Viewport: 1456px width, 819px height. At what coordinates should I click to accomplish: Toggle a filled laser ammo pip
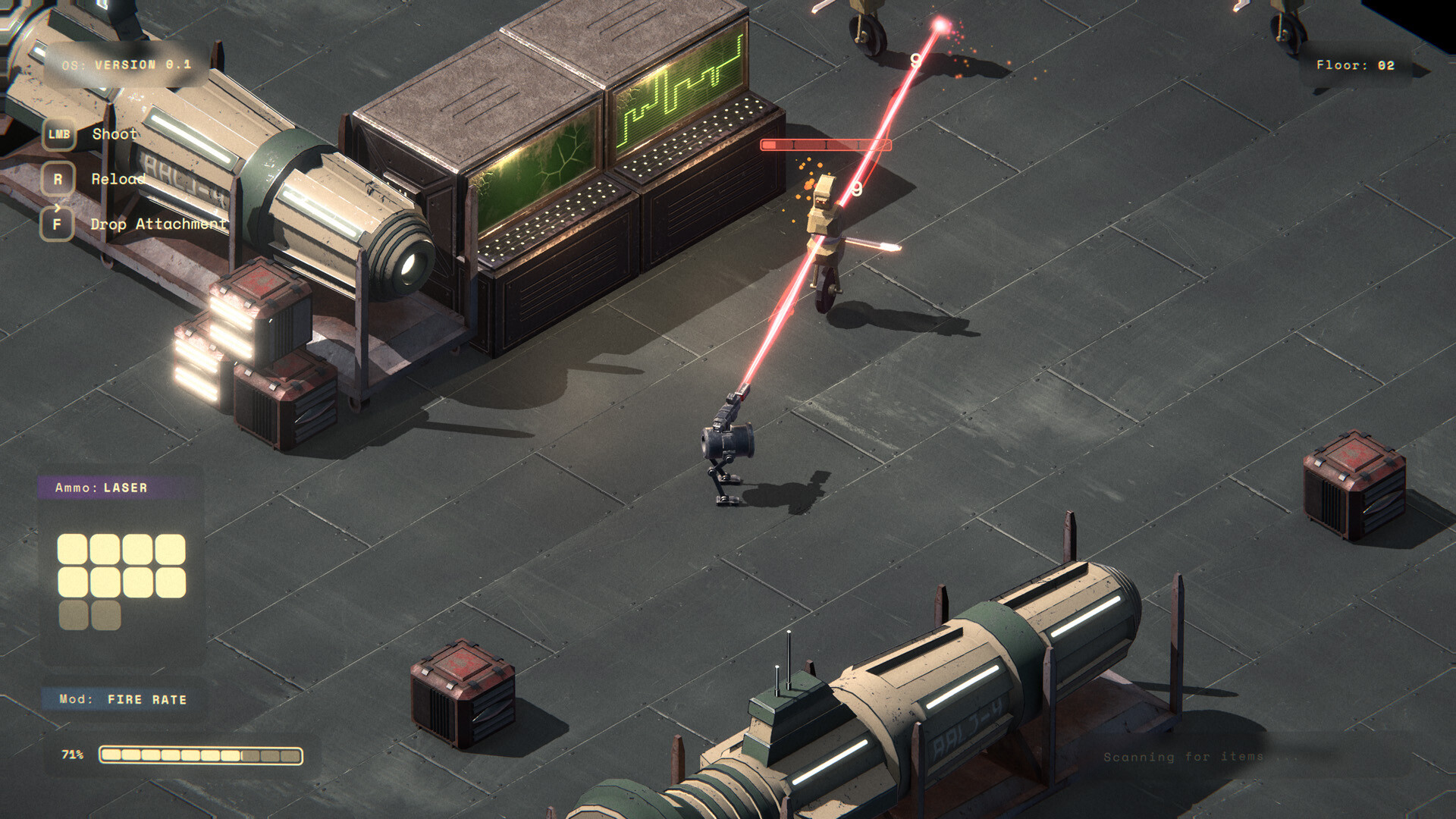click(73, 548)
